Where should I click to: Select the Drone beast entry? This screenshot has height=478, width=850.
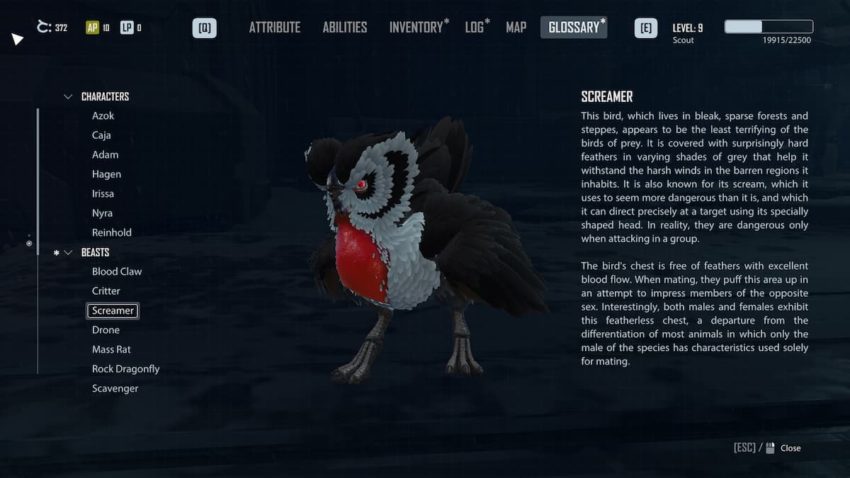click(105, 330)
